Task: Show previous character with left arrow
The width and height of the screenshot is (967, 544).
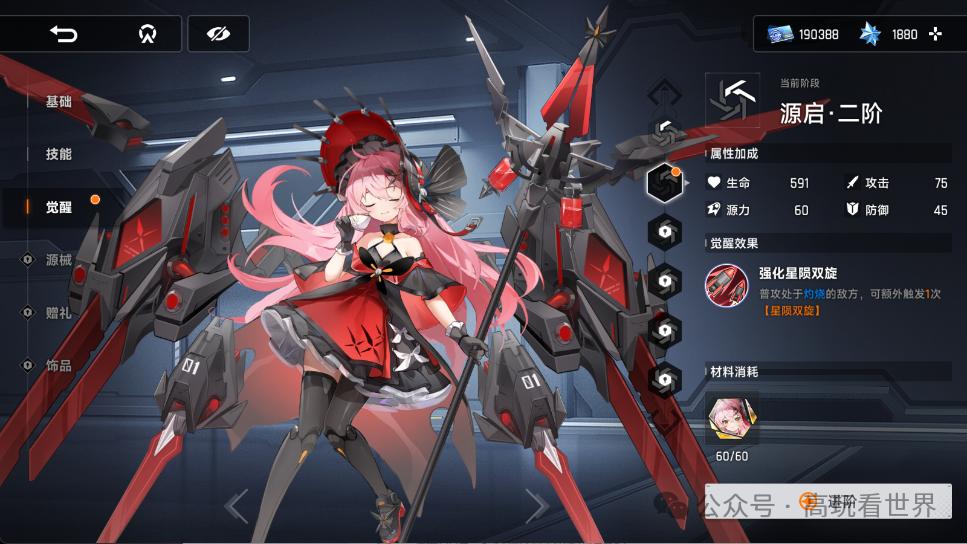Action: 236,507
